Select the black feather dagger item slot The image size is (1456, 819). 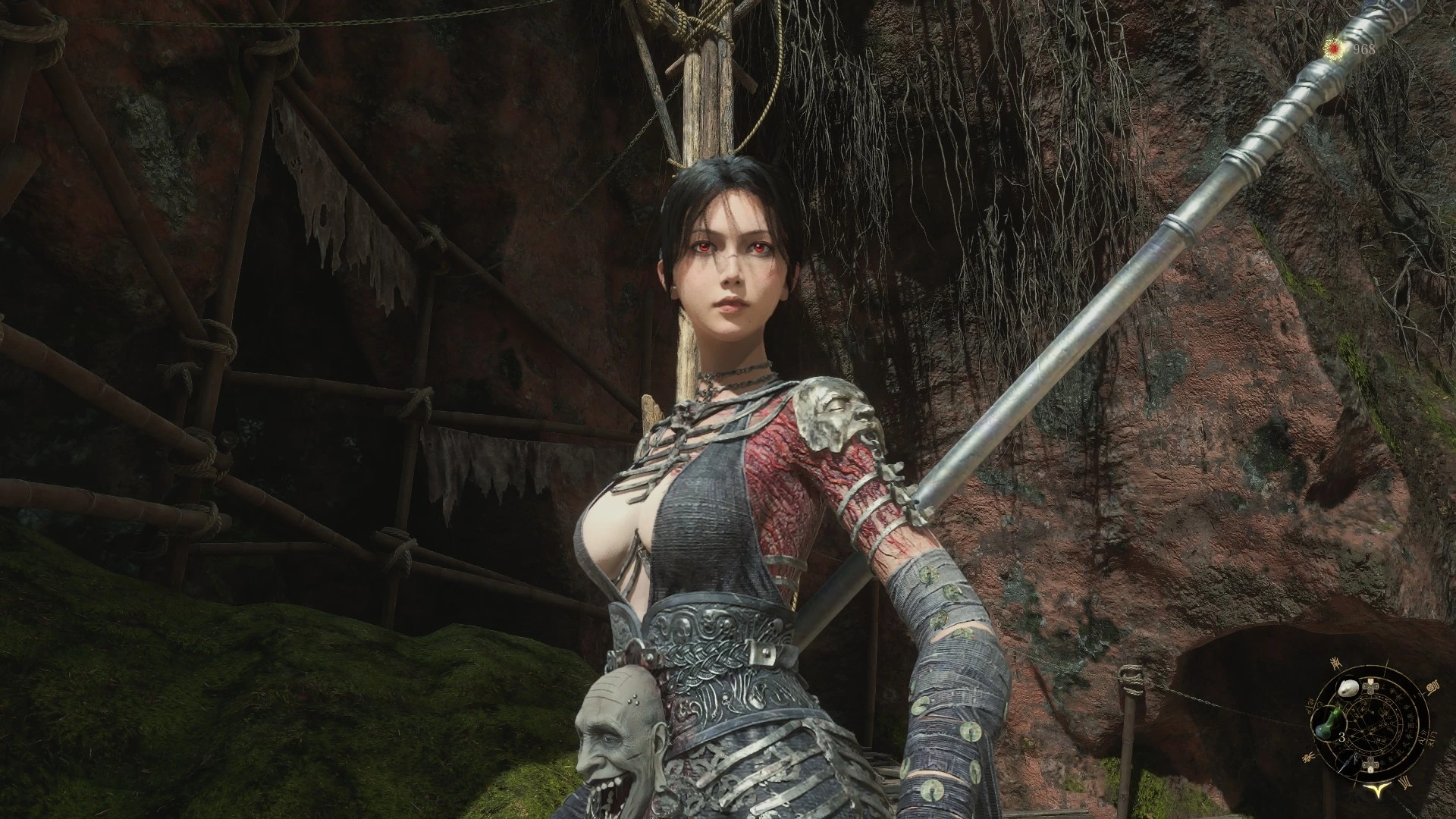(x=1348, y=763)
